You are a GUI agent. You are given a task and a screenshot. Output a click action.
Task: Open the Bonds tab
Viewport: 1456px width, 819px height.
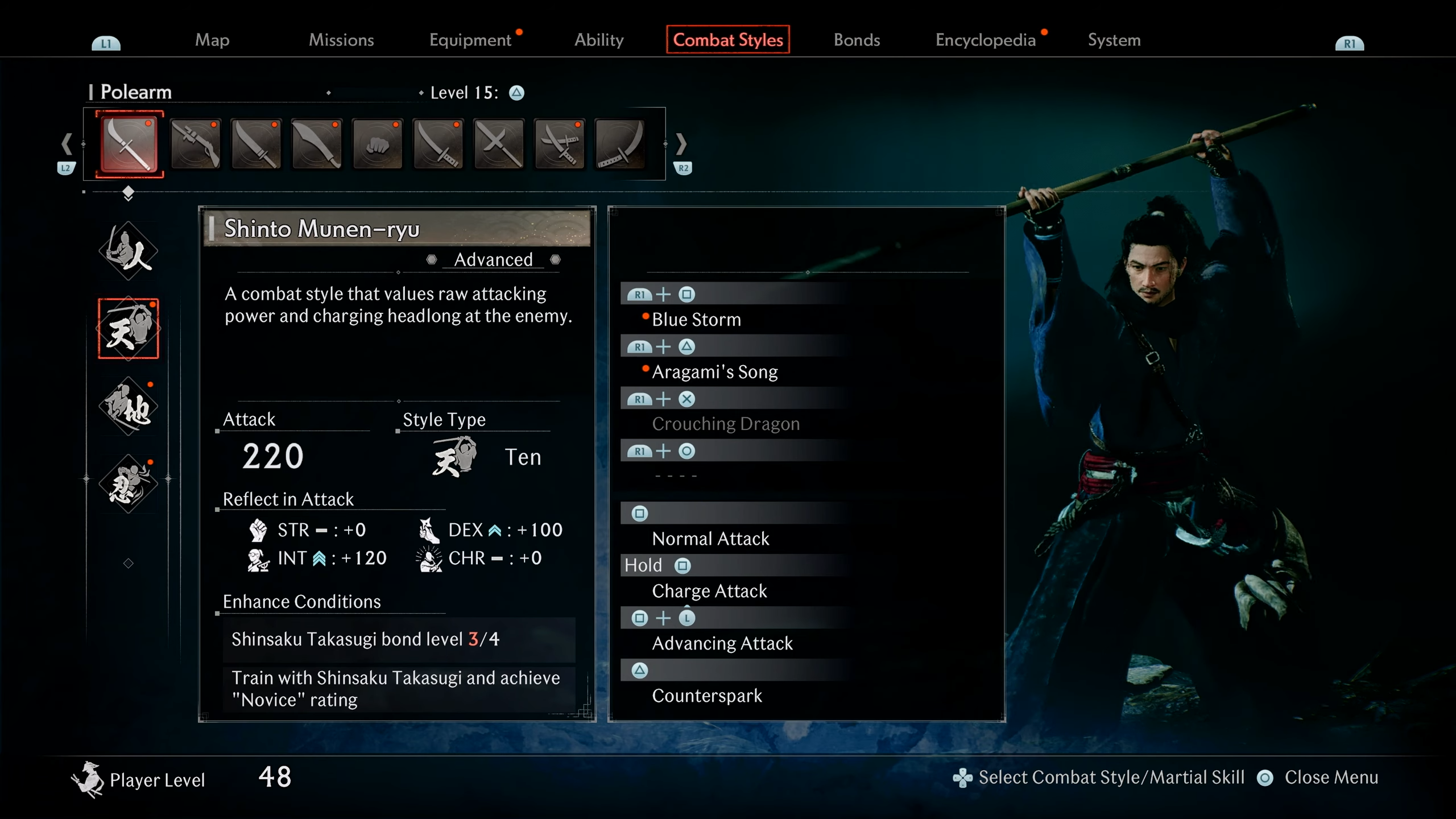857,40
